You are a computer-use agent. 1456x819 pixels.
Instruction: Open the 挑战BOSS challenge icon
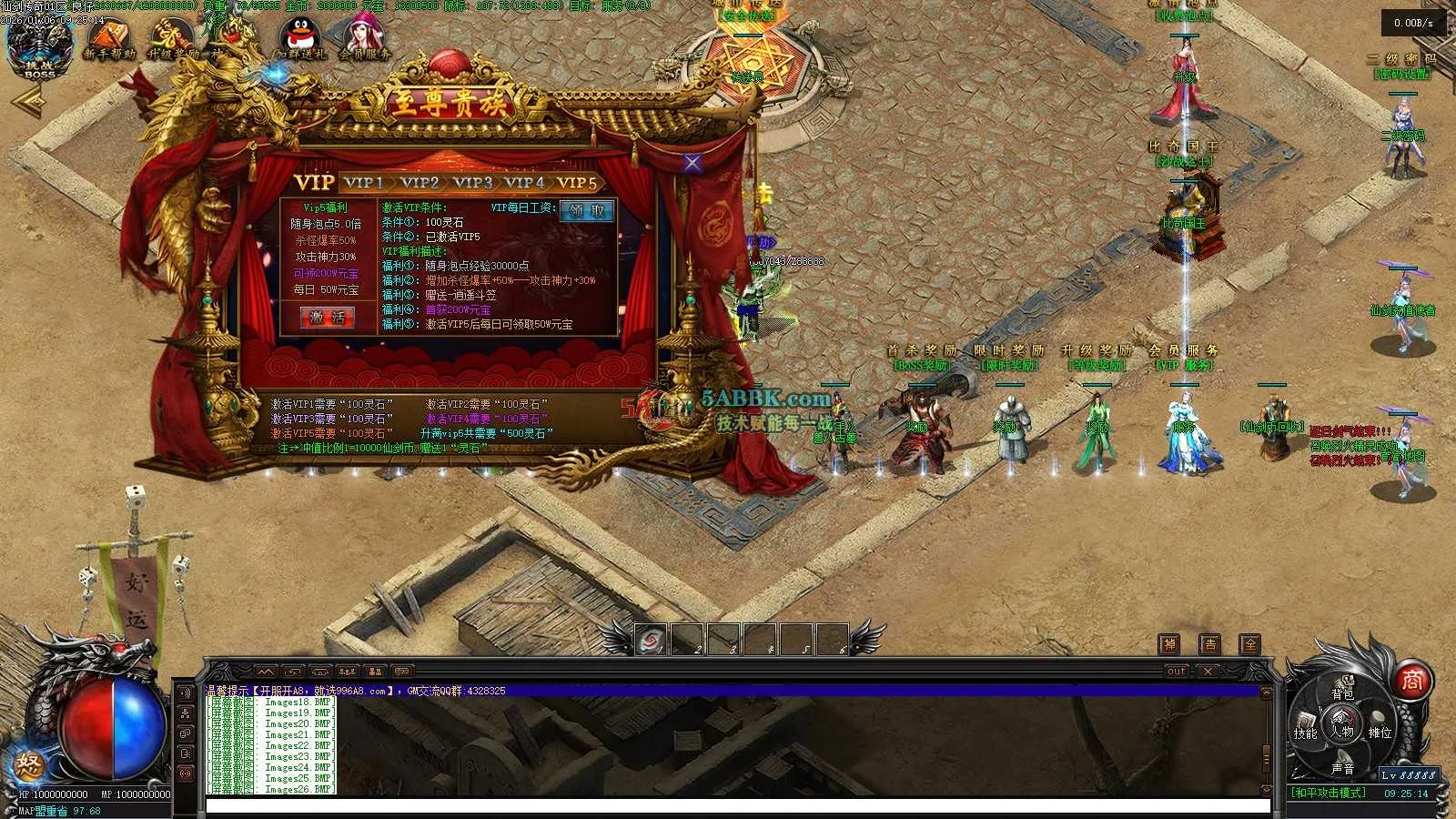click(39, 45)
